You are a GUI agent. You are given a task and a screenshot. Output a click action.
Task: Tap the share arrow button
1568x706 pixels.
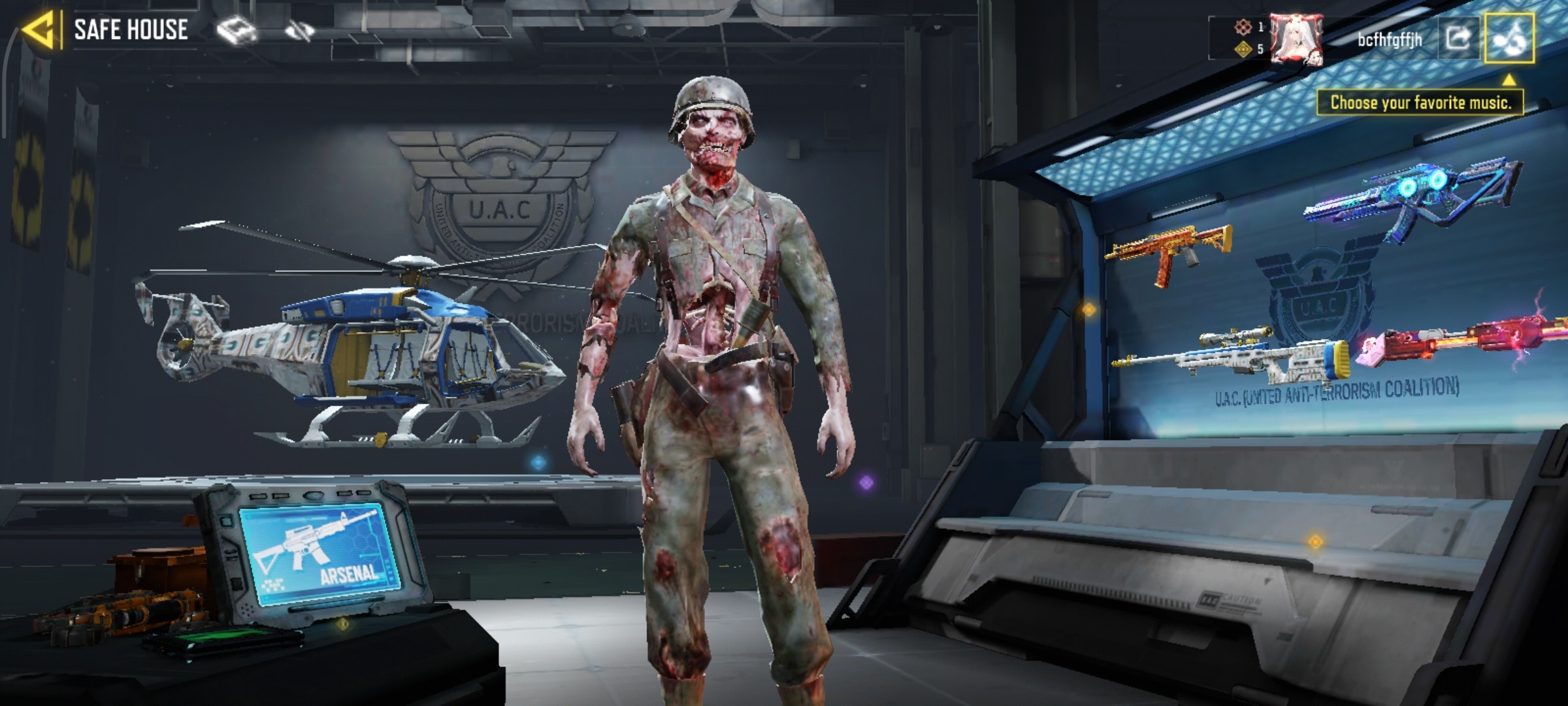(x=1458, y=39)
